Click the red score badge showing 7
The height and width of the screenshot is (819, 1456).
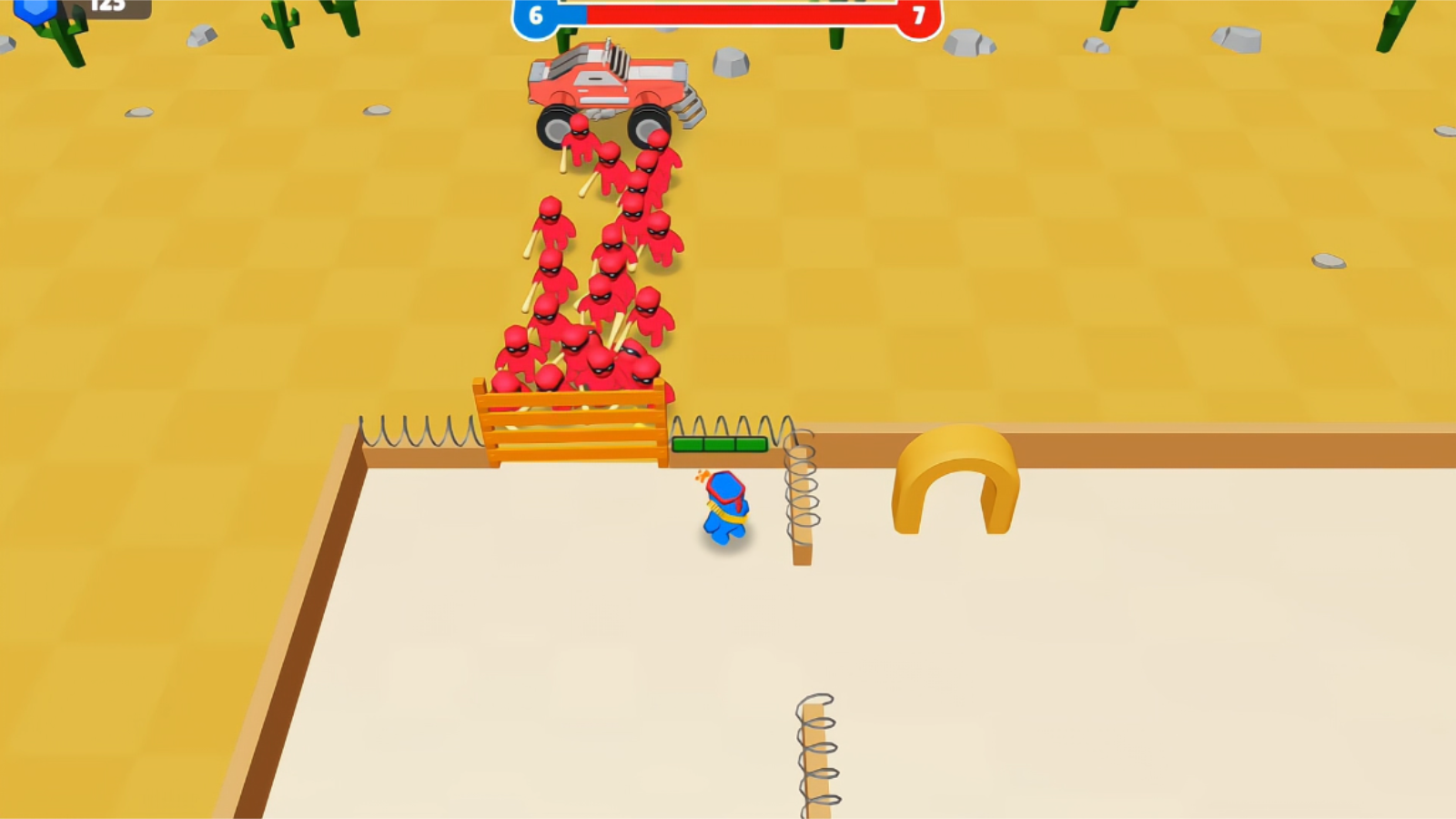pos(919,14)
